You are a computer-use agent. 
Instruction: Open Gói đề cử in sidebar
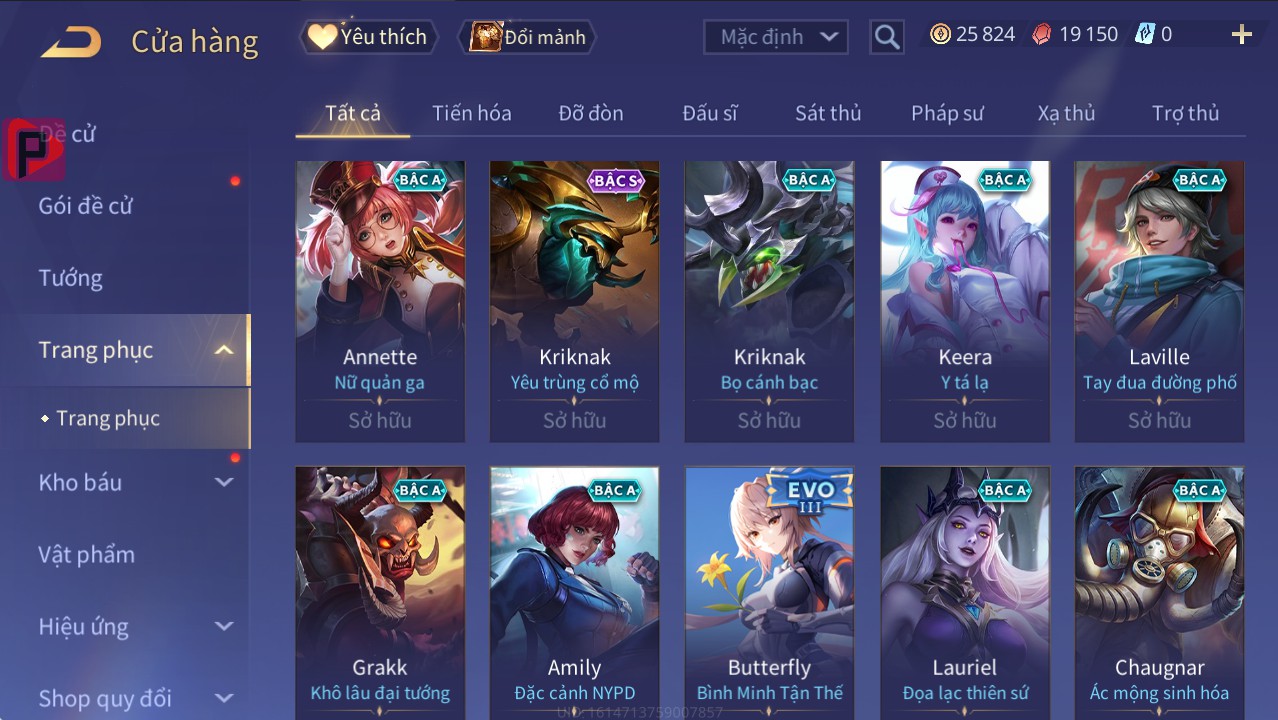(x=86, y=206)
